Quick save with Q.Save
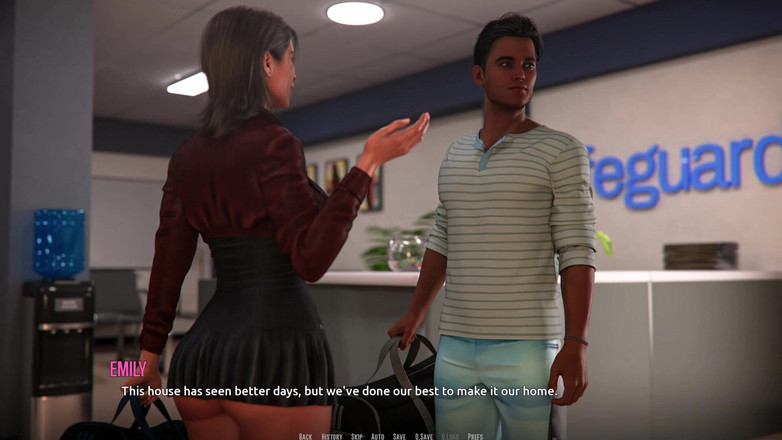 424,436
